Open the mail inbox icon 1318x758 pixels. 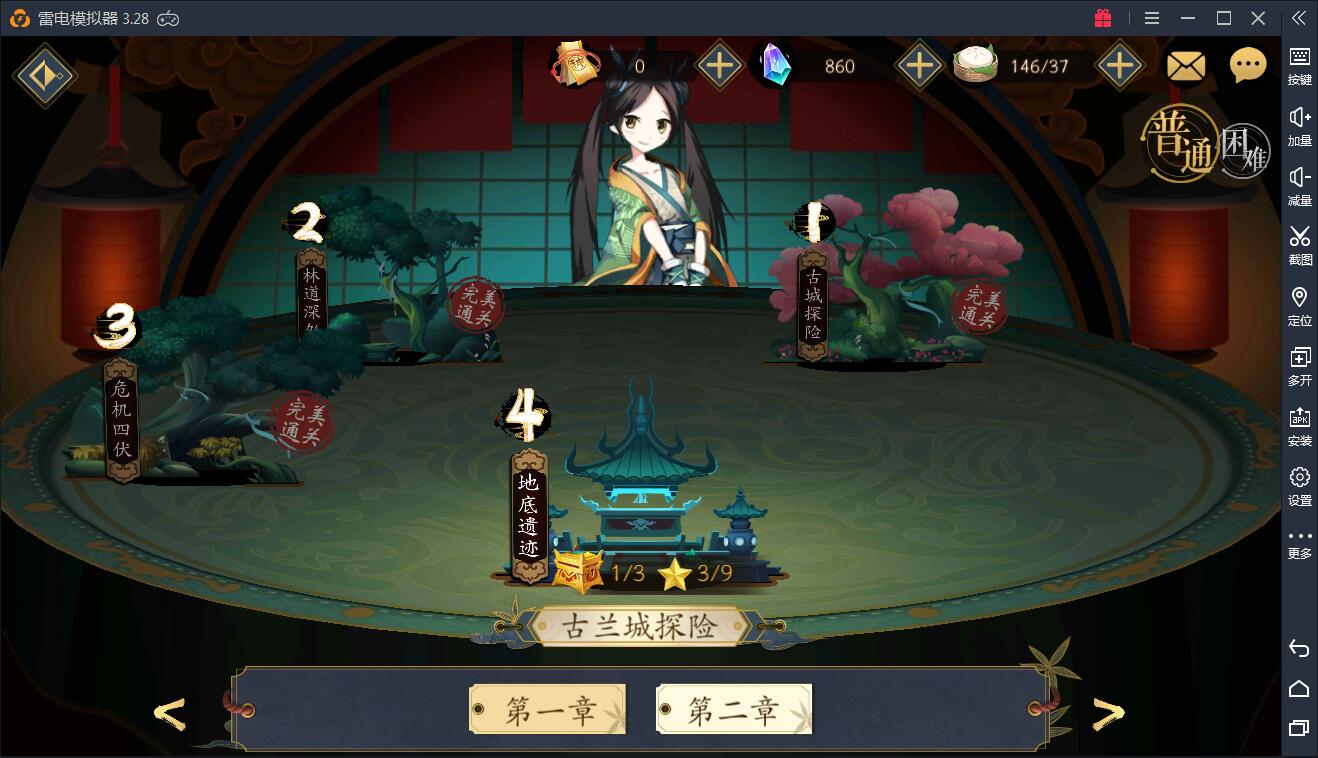coord(1186,65)
